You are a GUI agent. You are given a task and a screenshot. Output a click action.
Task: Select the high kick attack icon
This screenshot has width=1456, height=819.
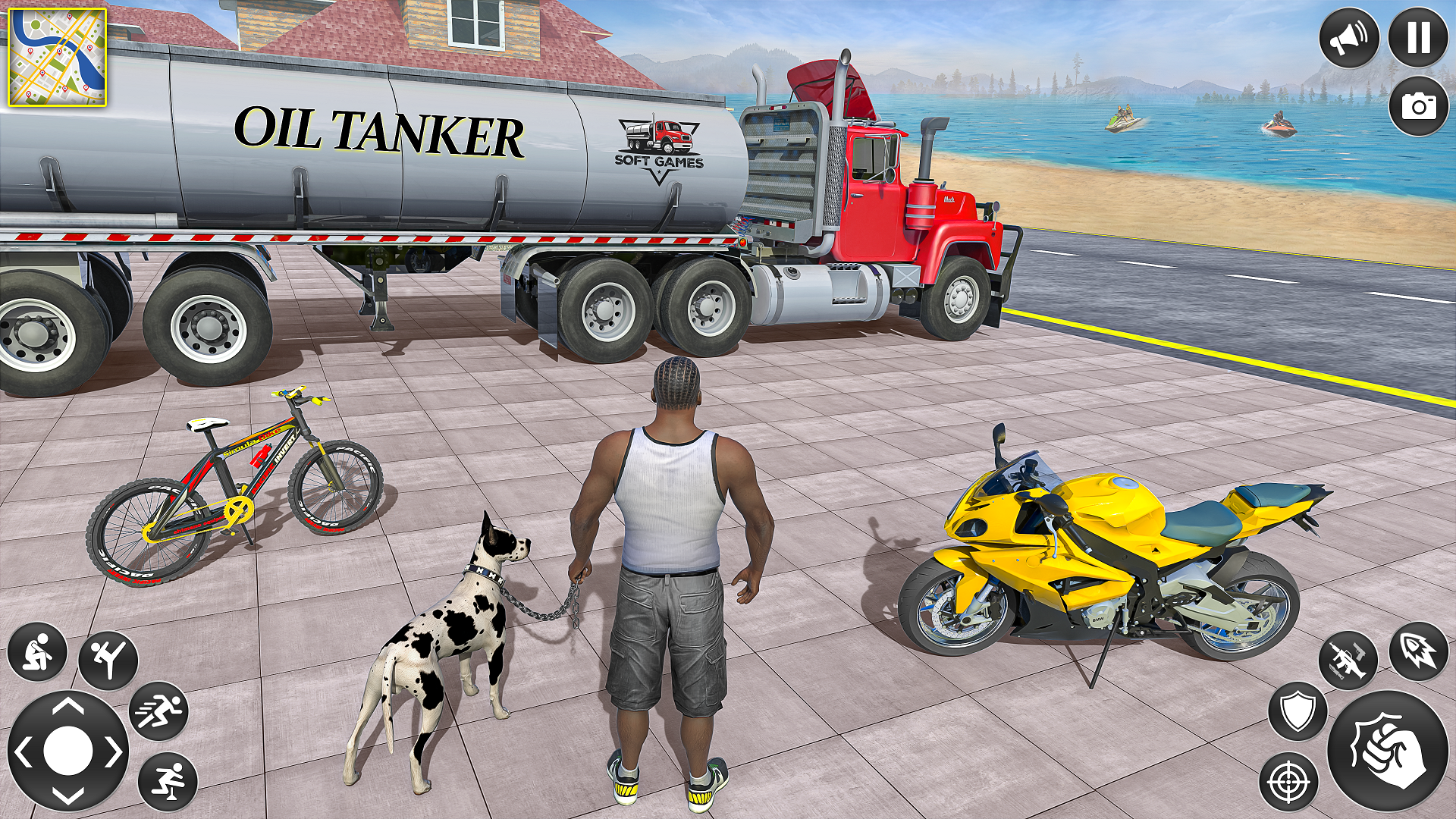108,658
